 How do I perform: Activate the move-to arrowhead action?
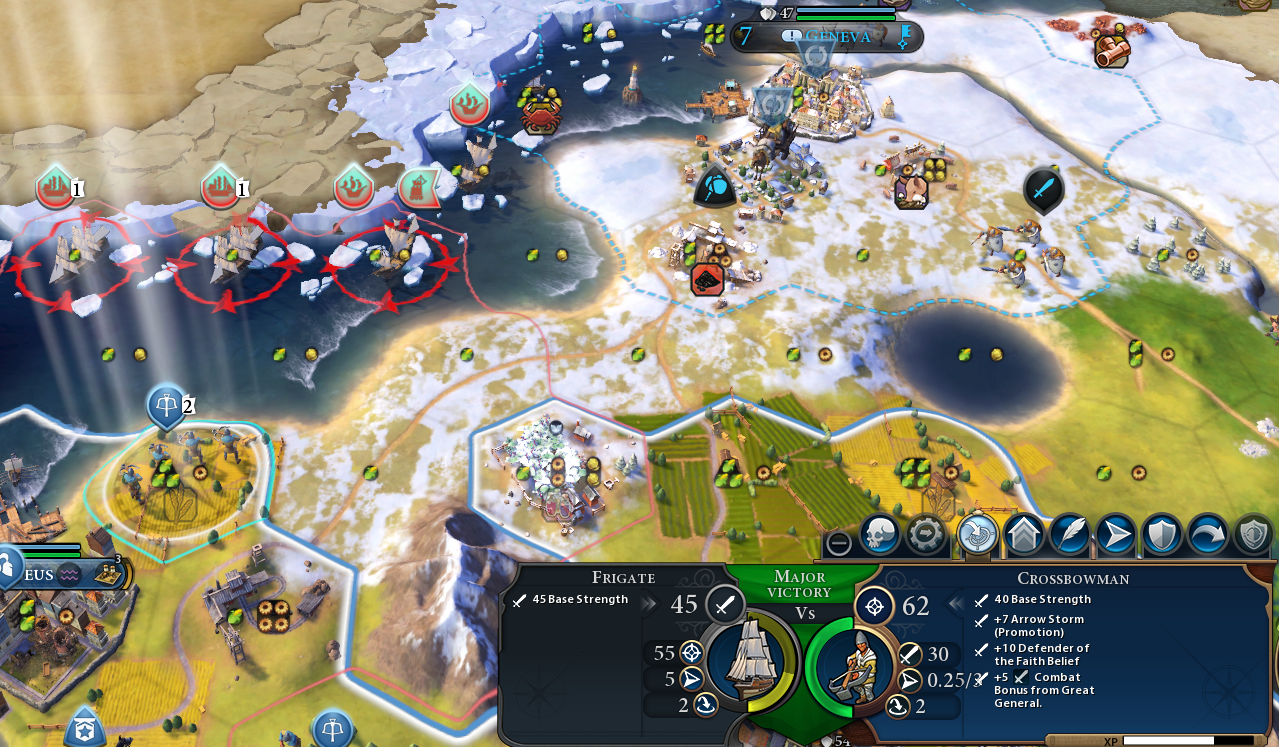tap(1116, 535)
